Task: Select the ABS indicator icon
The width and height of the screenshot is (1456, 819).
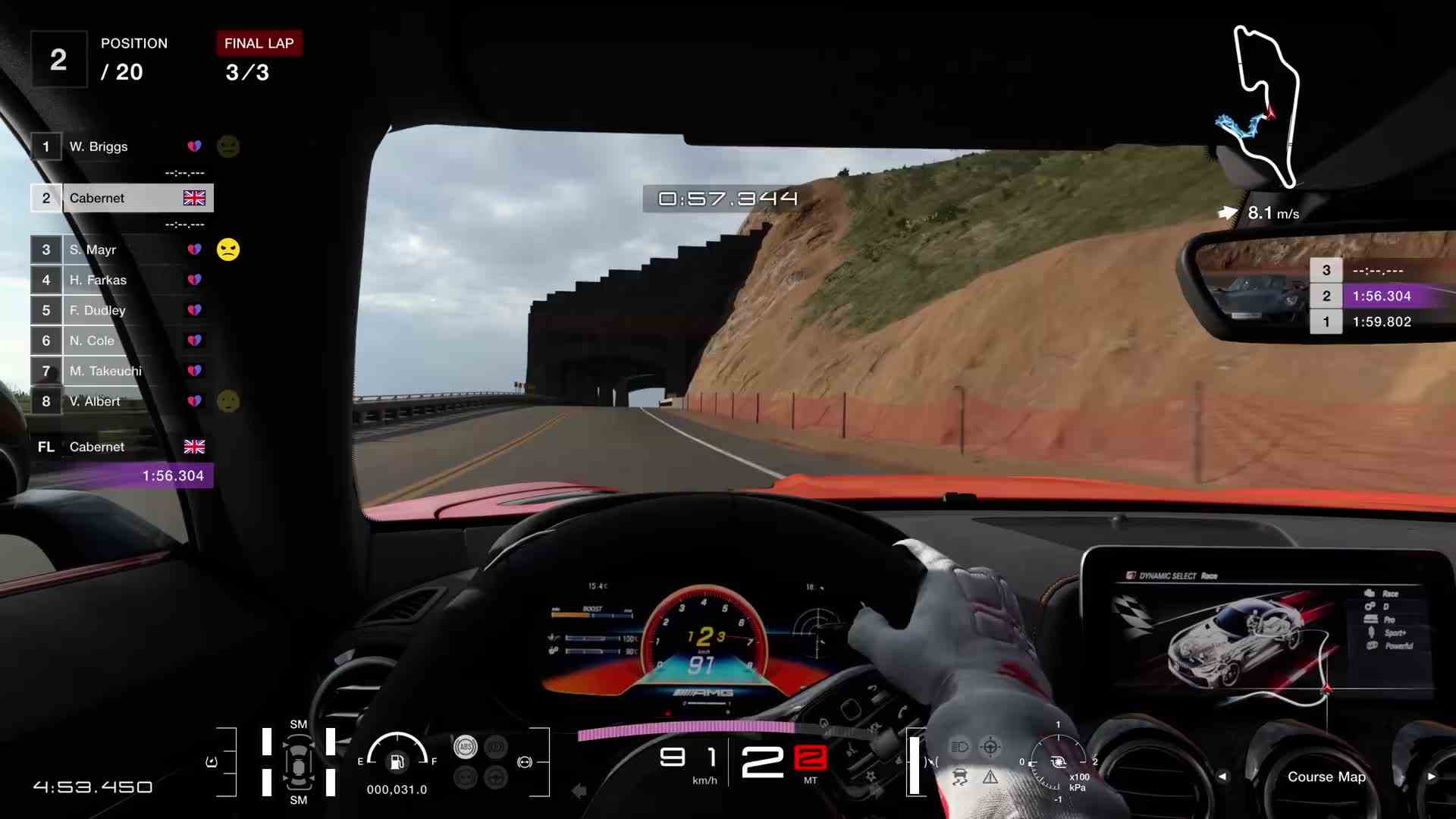Action: click(465, 747)
